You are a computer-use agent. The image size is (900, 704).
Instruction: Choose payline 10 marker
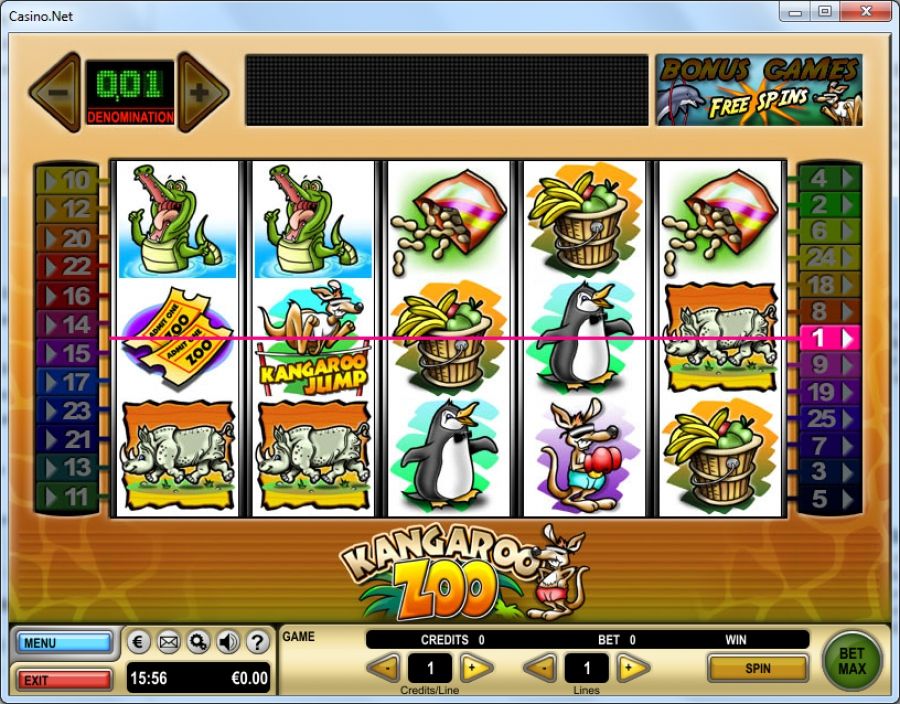click(x=67, y=181)
